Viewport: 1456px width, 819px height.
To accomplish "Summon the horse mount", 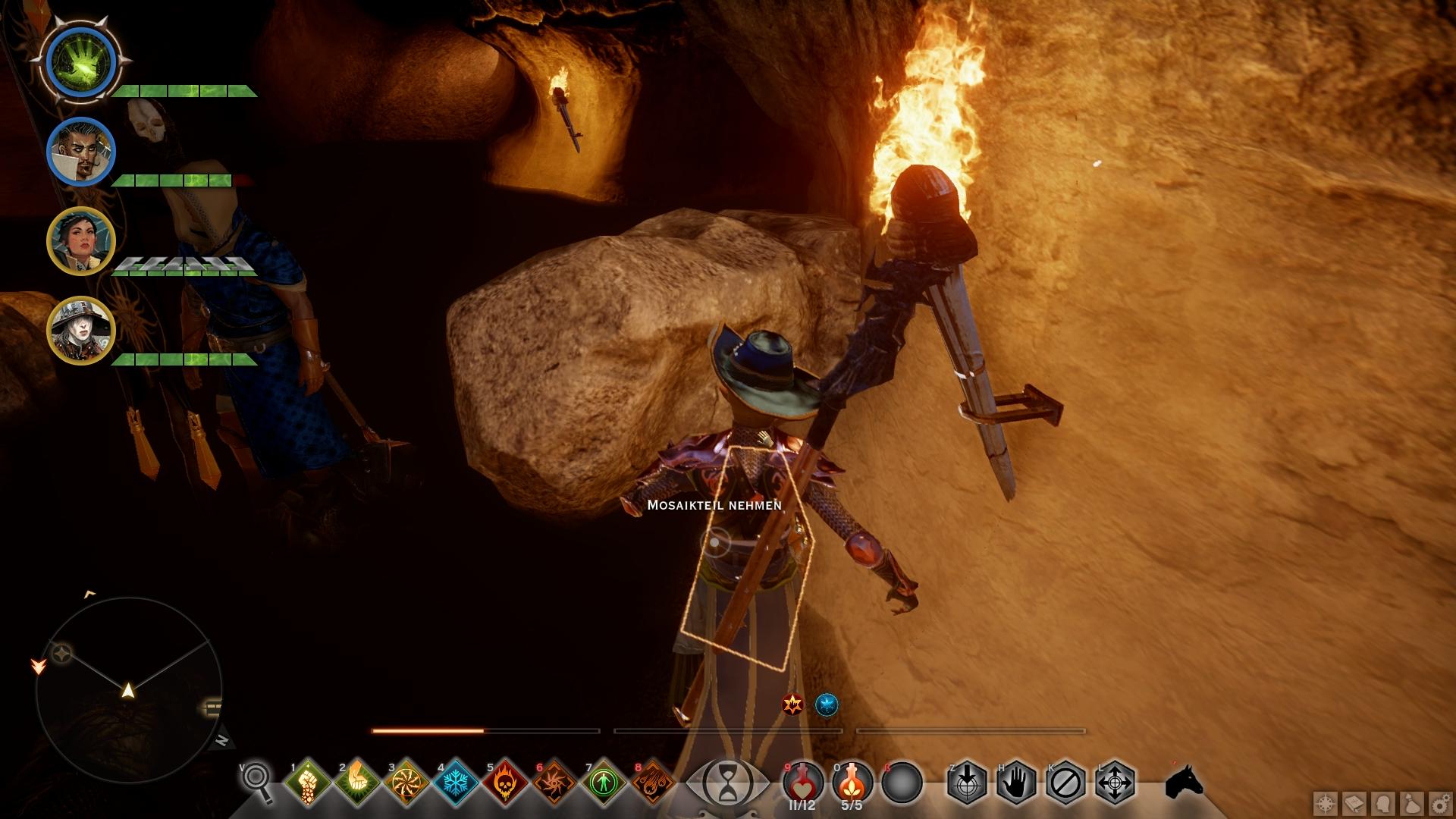I will (x=1184, y=781).
